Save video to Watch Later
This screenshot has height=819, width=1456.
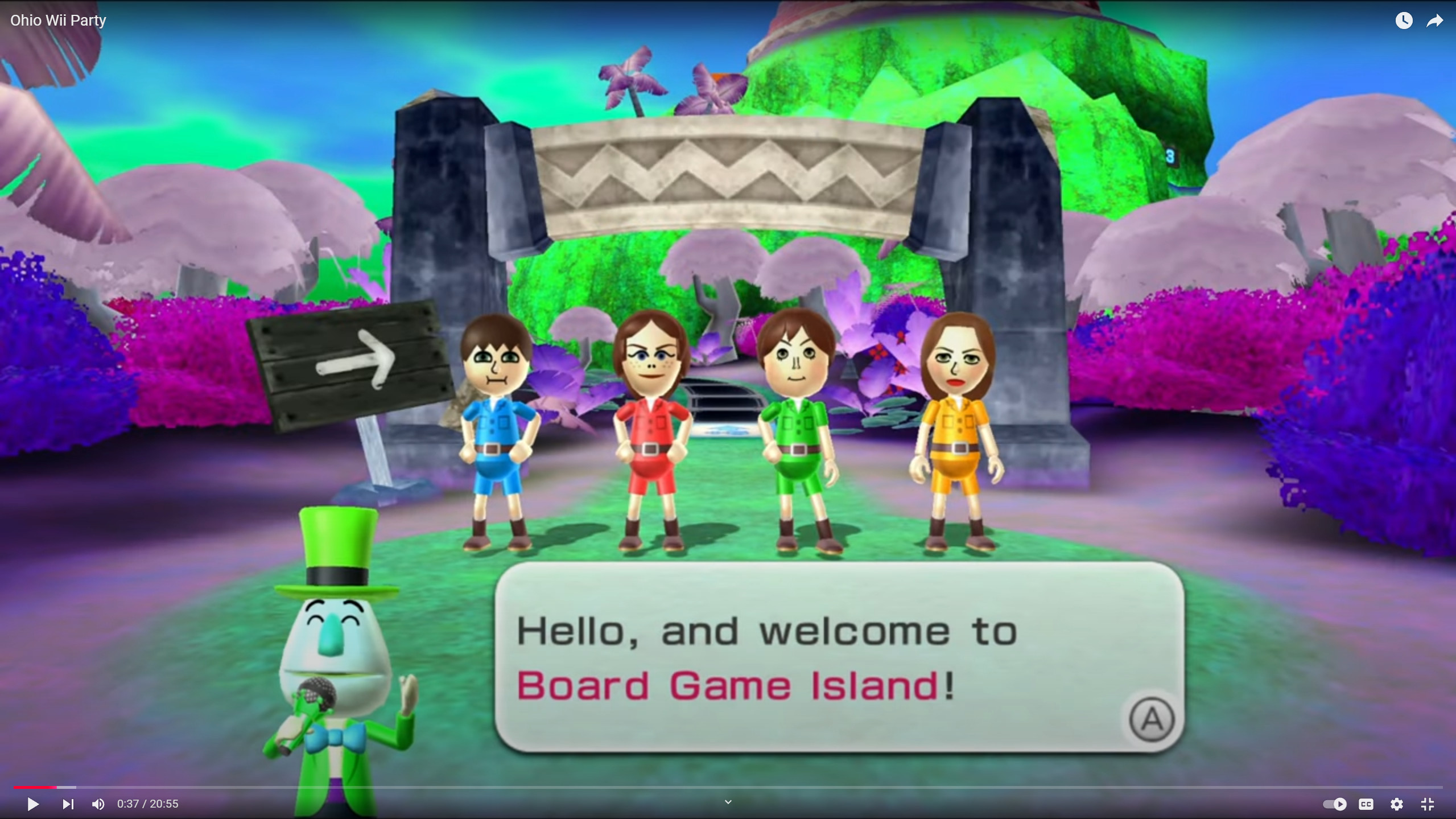click(x=1404, y=20)
